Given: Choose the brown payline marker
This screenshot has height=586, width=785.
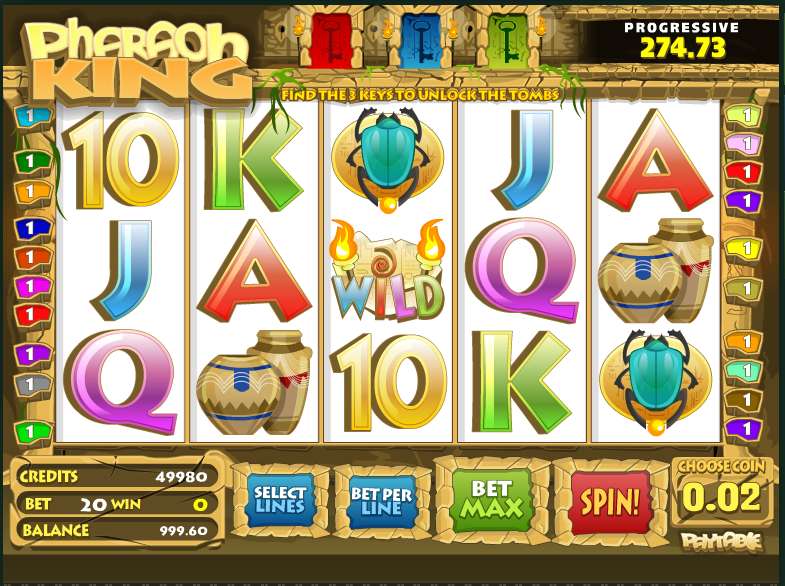Looking at the screenshot, I should tap(742, 400).
